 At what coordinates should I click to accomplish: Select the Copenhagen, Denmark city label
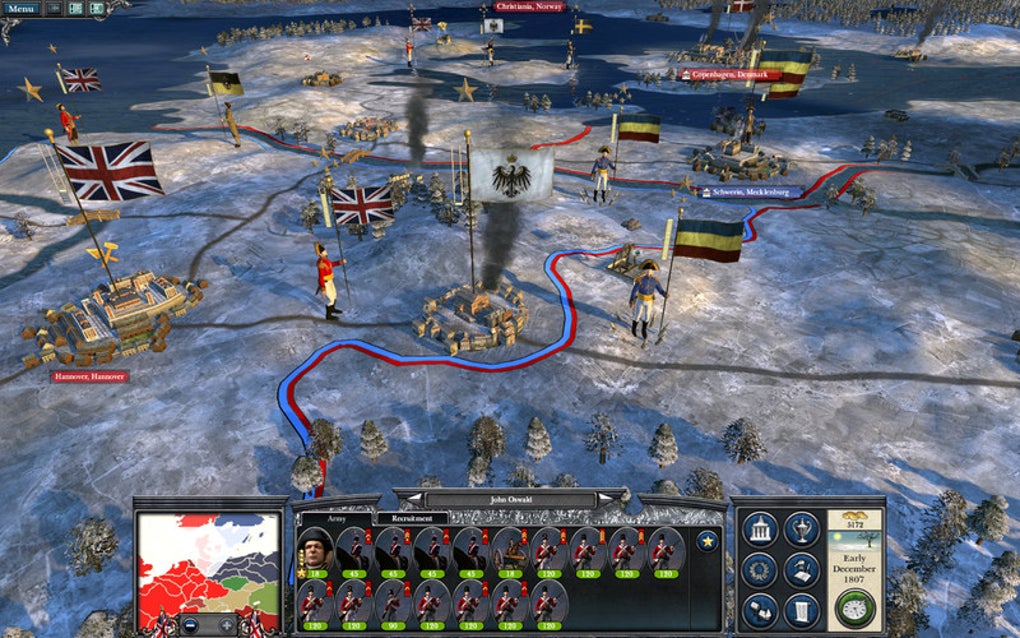tap(728, 74)
